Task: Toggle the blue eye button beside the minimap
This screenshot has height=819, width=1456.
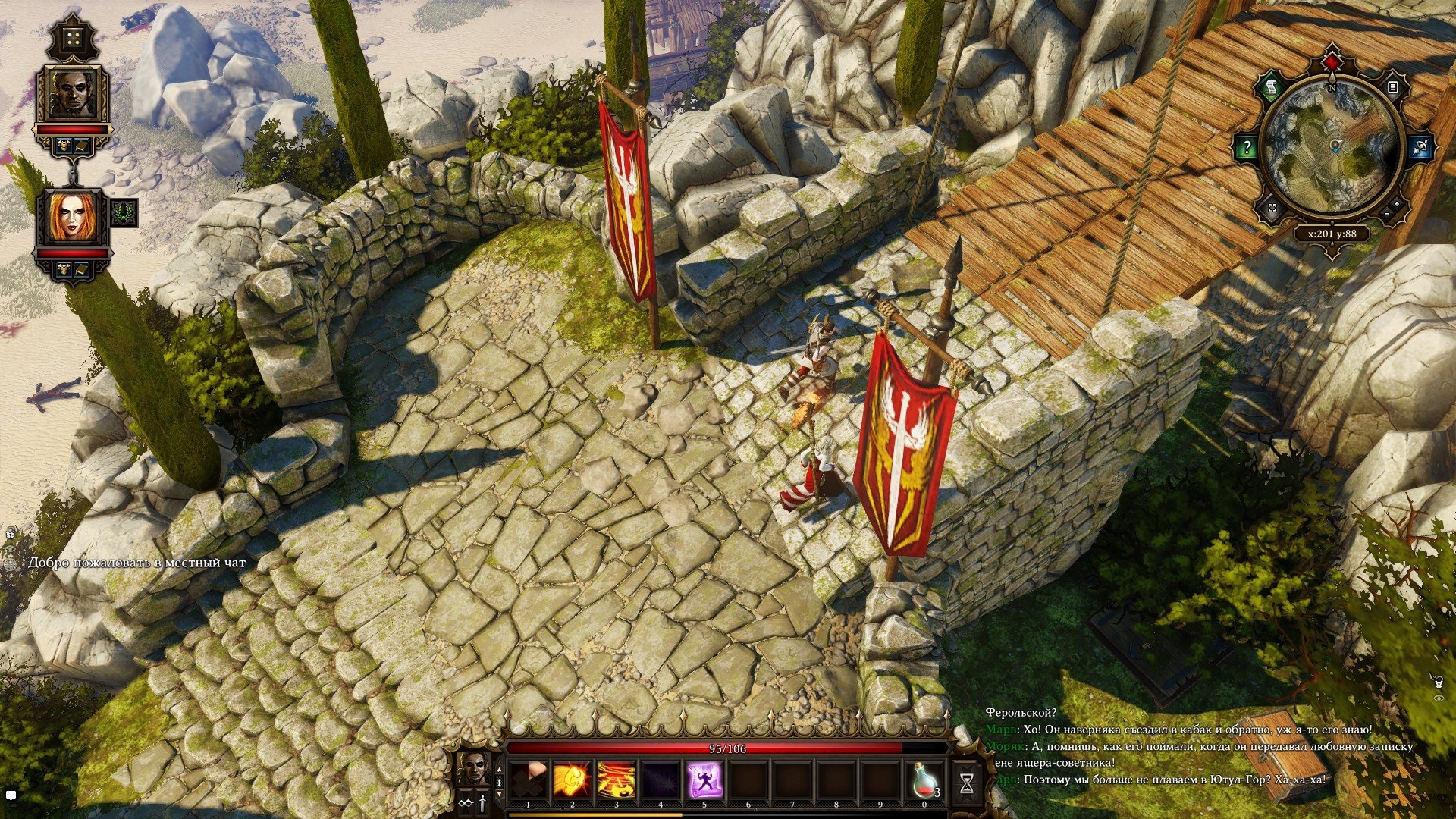Action: tap(1419, 147)
